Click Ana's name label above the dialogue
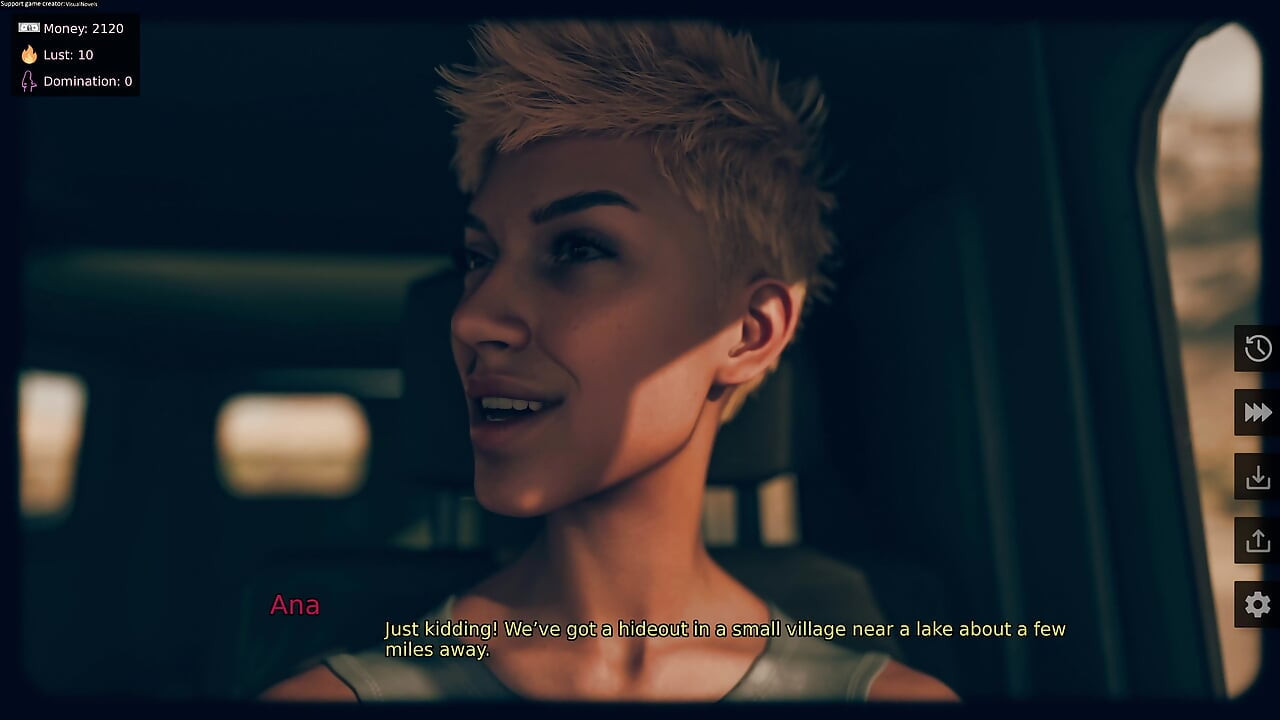The image size is (1280, 720). tap(295, 605)
